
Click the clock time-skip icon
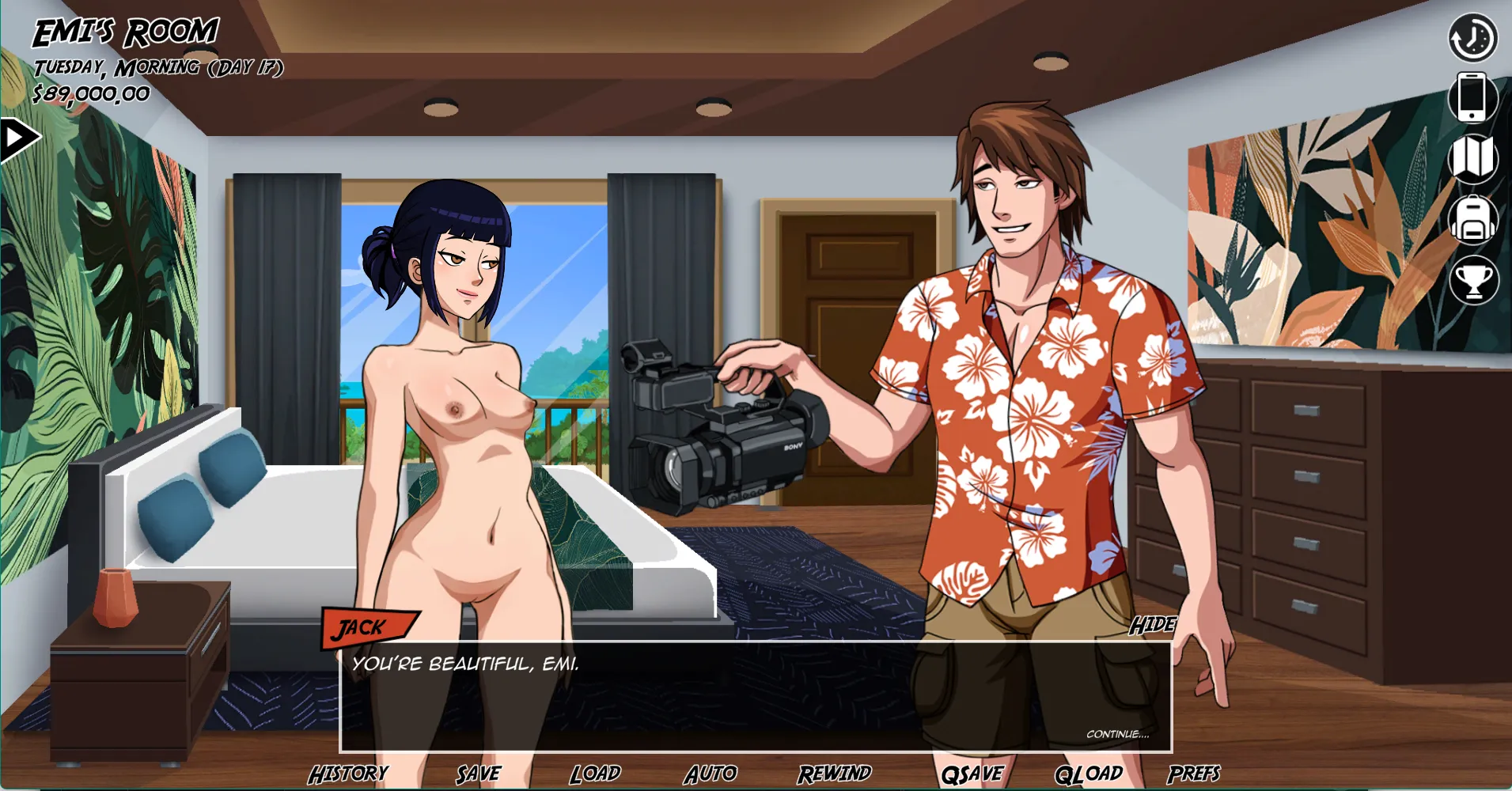coord(1472,37)
